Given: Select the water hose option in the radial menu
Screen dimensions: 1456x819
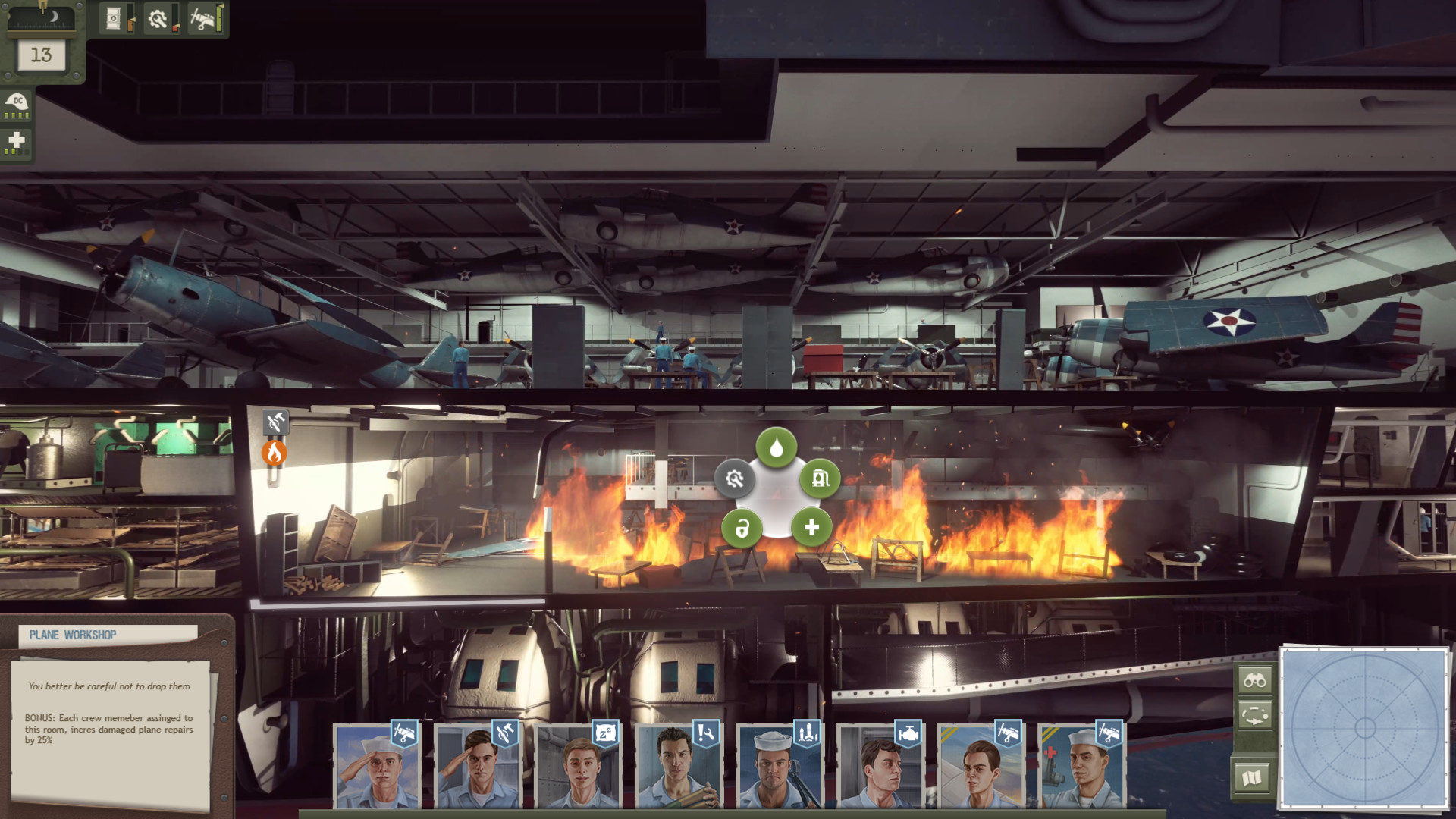Looking at the screenshot, I should coord(775,448).
